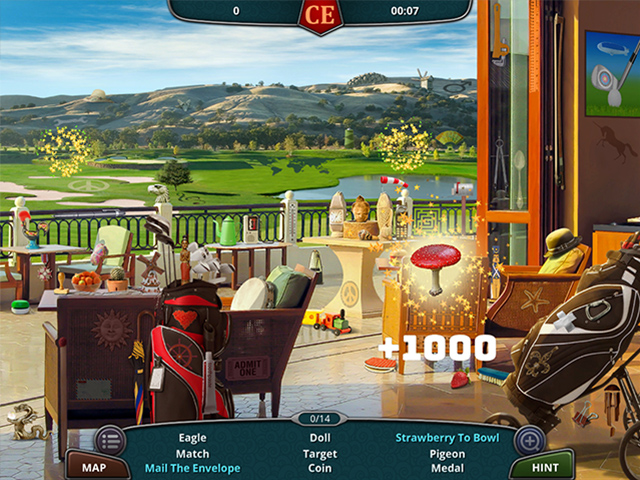The image size is (640, 480).
Task: Pick the 'Doll' word in the list
Action: (320, 437)
